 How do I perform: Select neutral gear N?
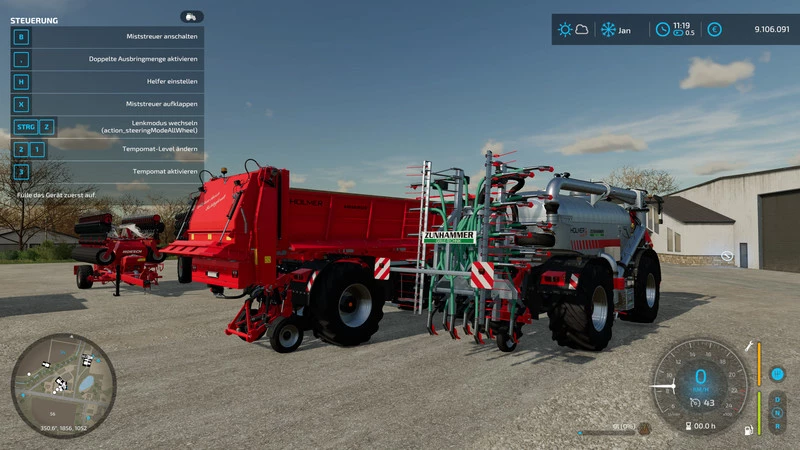(x=777, y=412)
